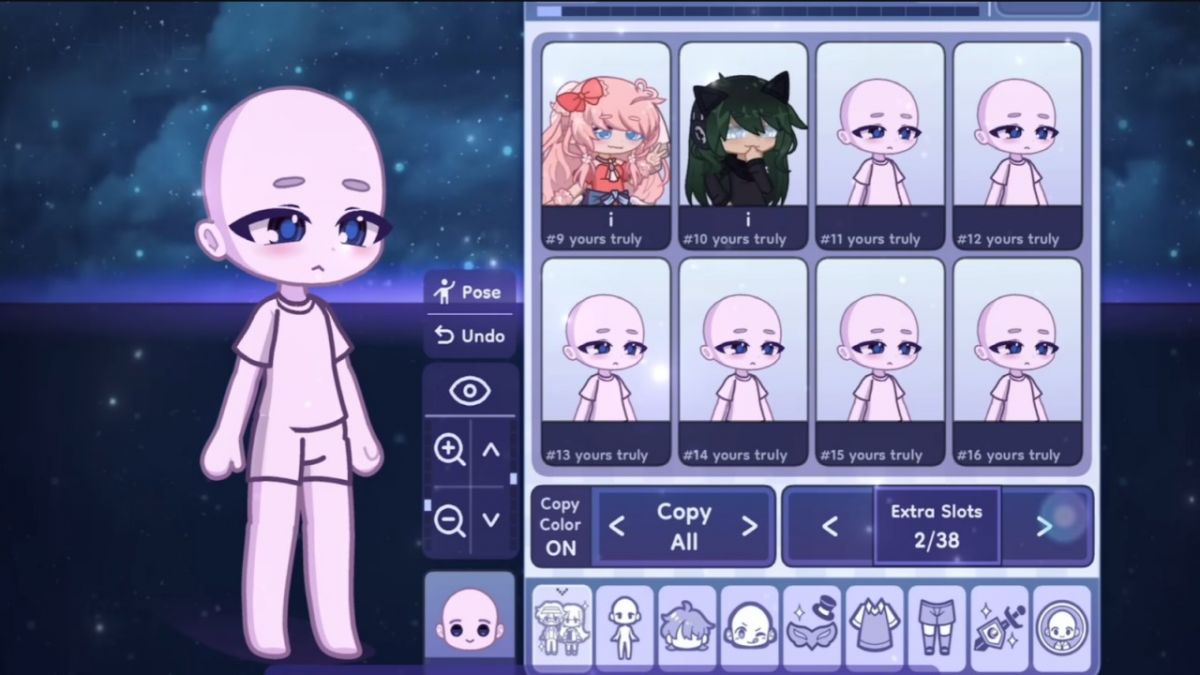This screenshot has height=675, width=1200.
Task: Click the face preview portrait button
Action: tap(469, 618)
